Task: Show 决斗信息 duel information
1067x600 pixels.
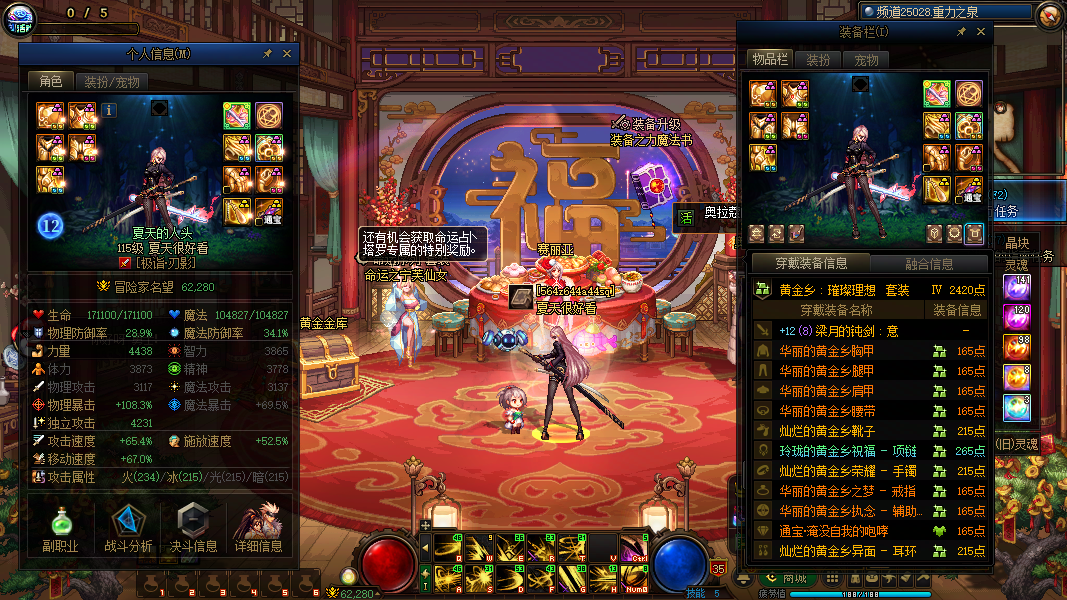Action: point(191,528)
